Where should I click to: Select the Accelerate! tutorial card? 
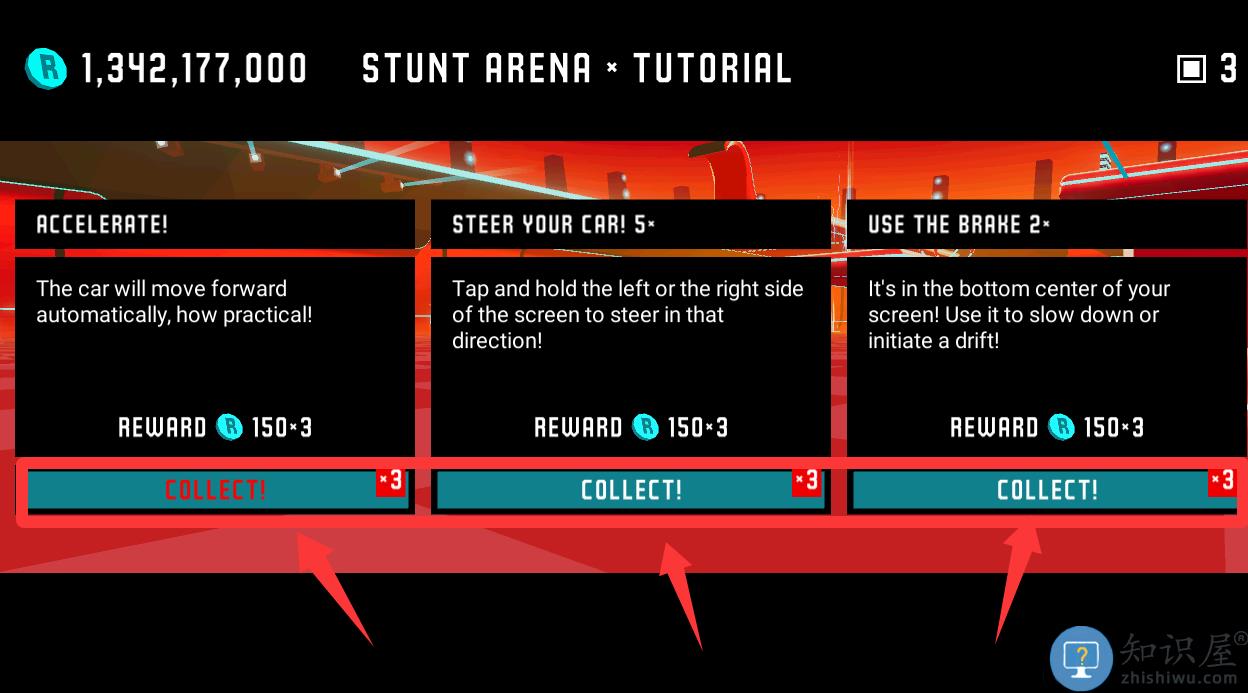[x=214, y=330]
